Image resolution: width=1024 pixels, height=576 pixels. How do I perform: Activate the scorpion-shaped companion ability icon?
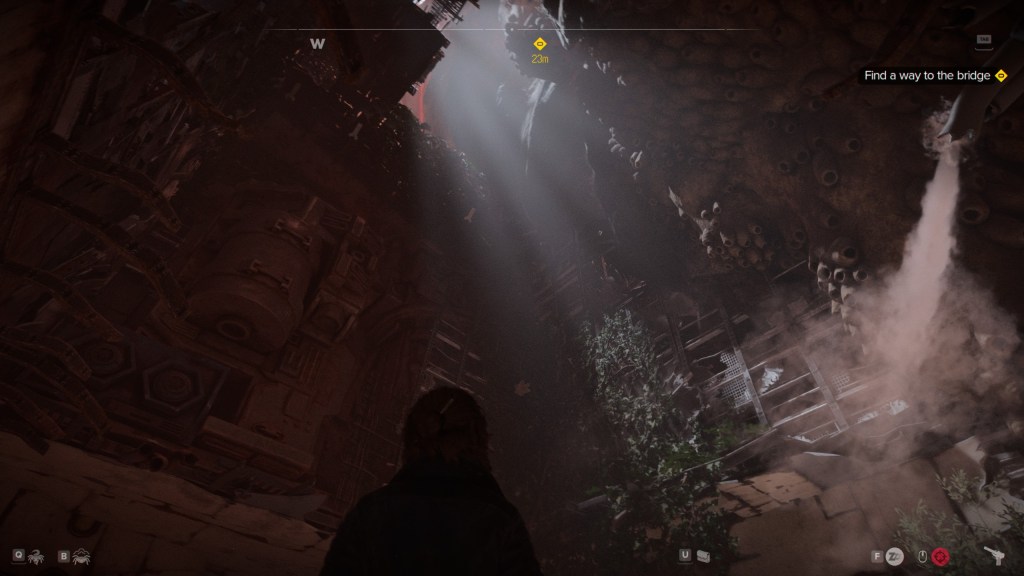tap(36, 554)
